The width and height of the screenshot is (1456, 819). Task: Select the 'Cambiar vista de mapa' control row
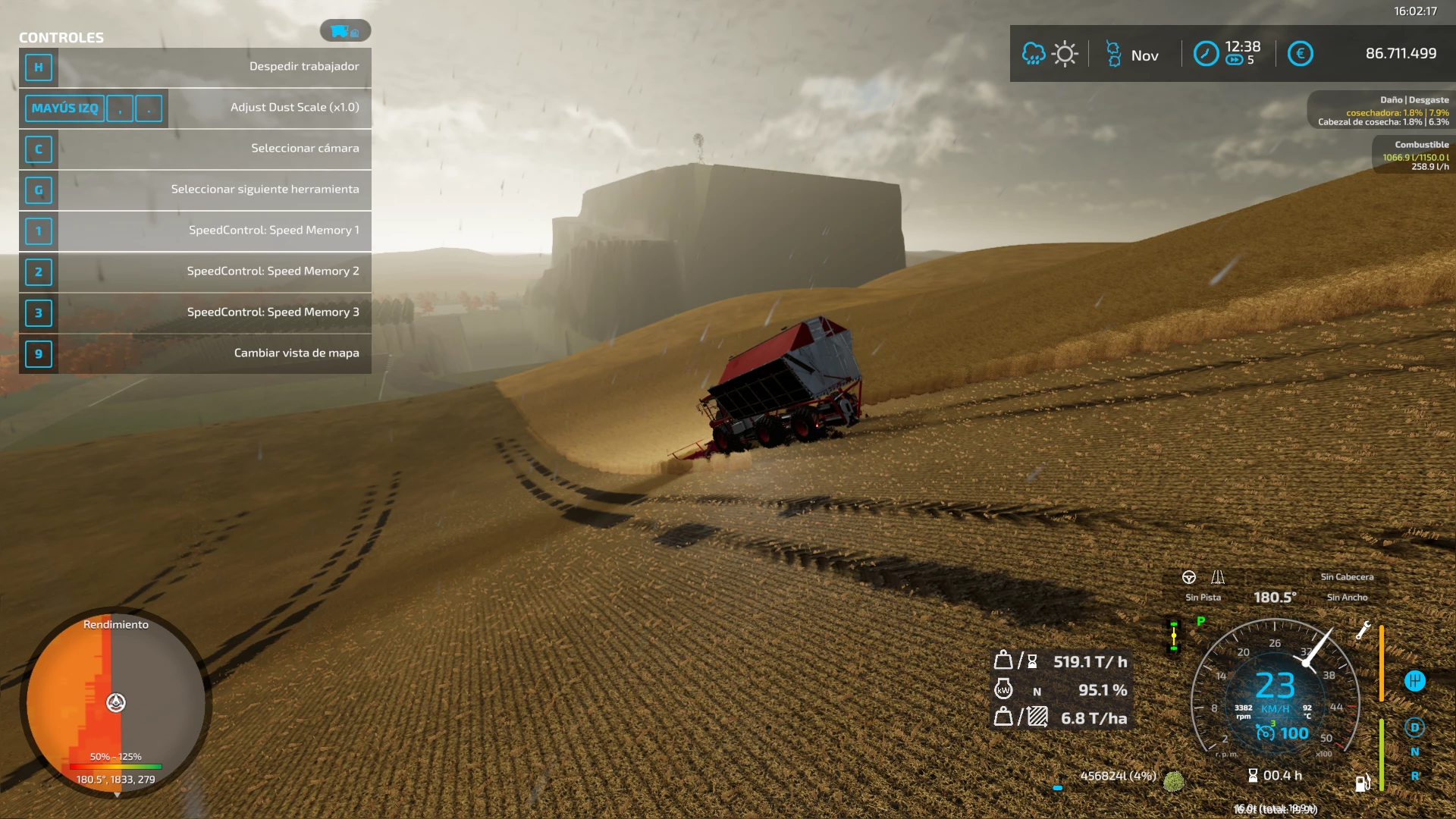click(195, 353)
